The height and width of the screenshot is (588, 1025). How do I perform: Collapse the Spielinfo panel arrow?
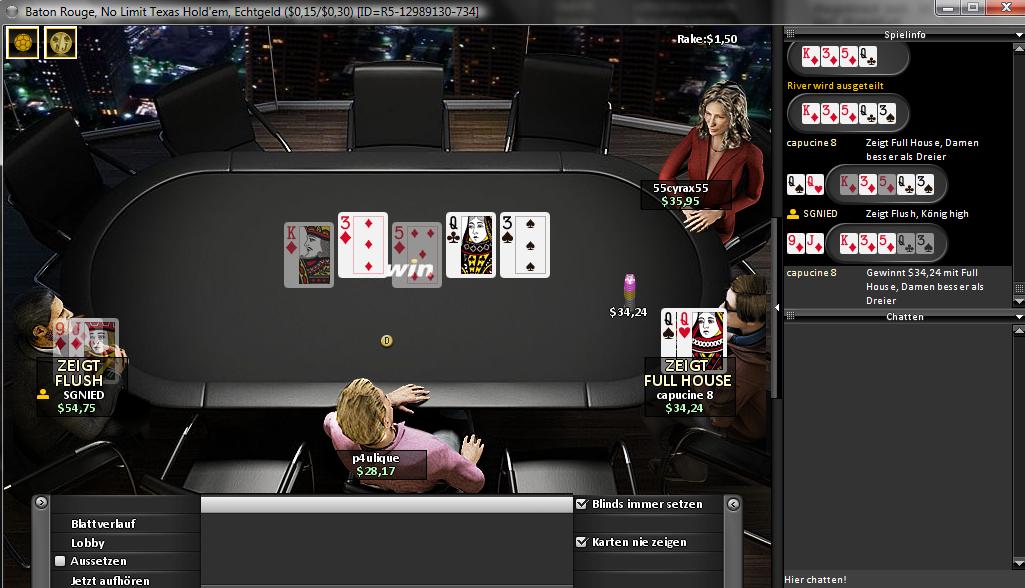point(1017,34)
